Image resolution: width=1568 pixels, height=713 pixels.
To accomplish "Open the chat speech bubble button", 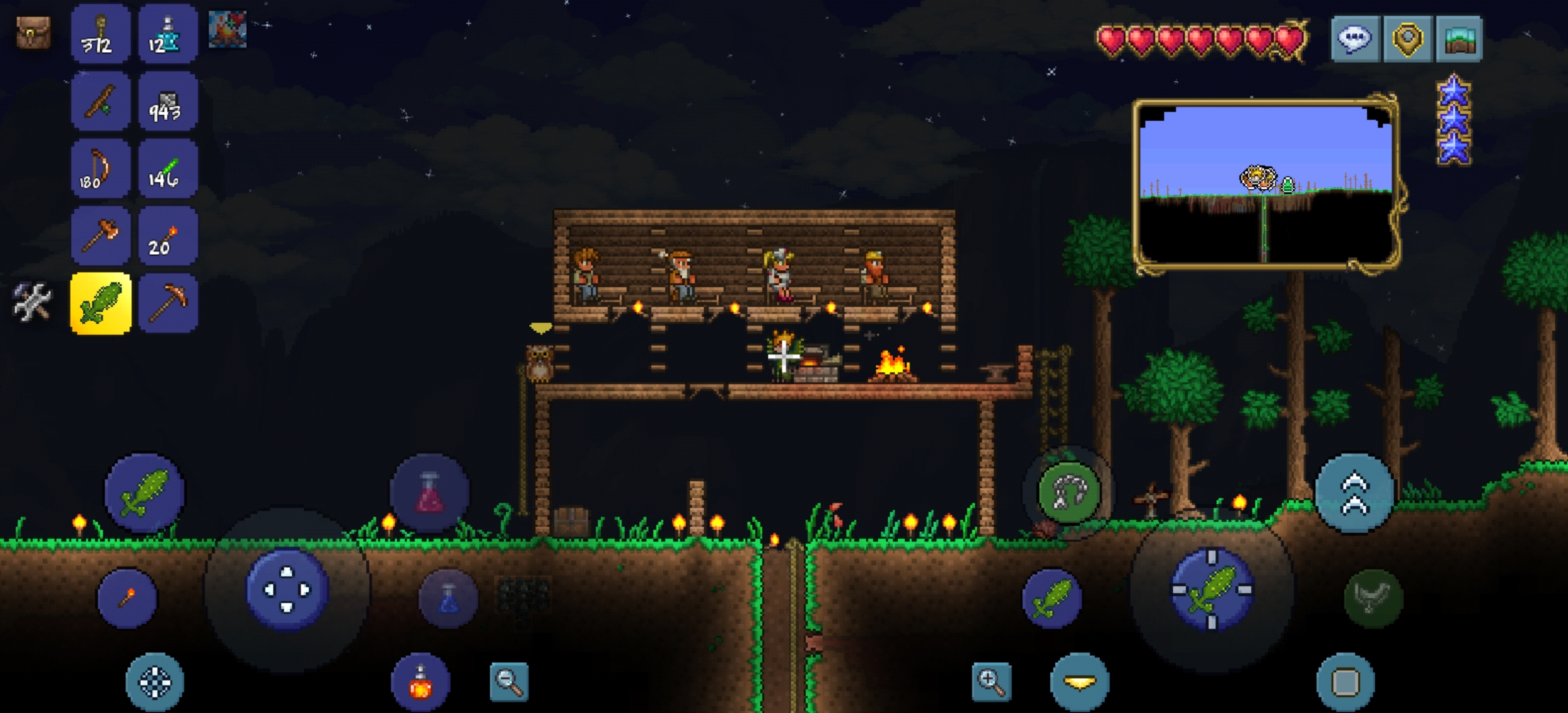I will (1355, 39).
